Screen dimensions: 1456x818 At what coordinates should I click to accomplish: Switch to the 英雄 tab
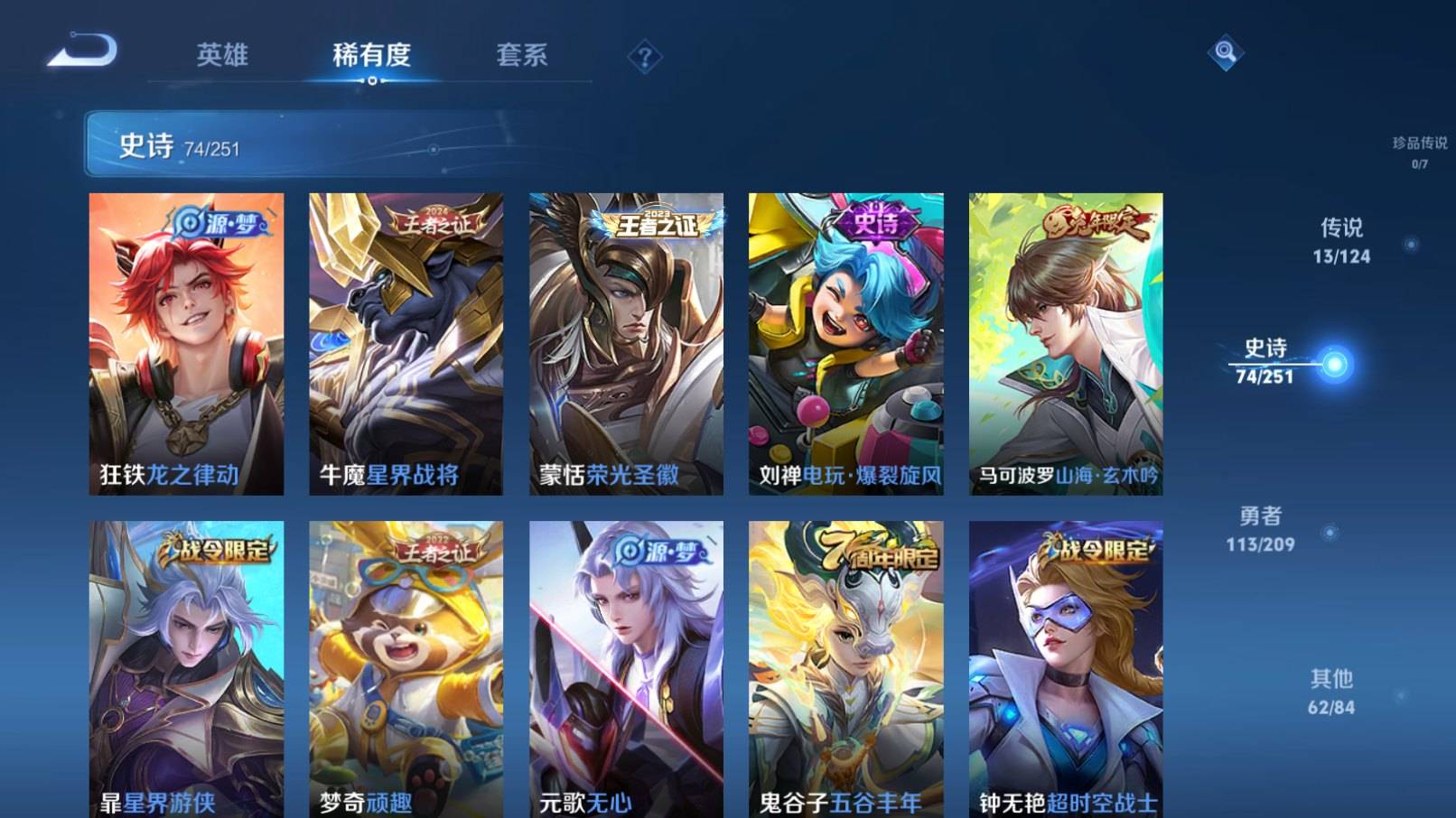[221, 56]
